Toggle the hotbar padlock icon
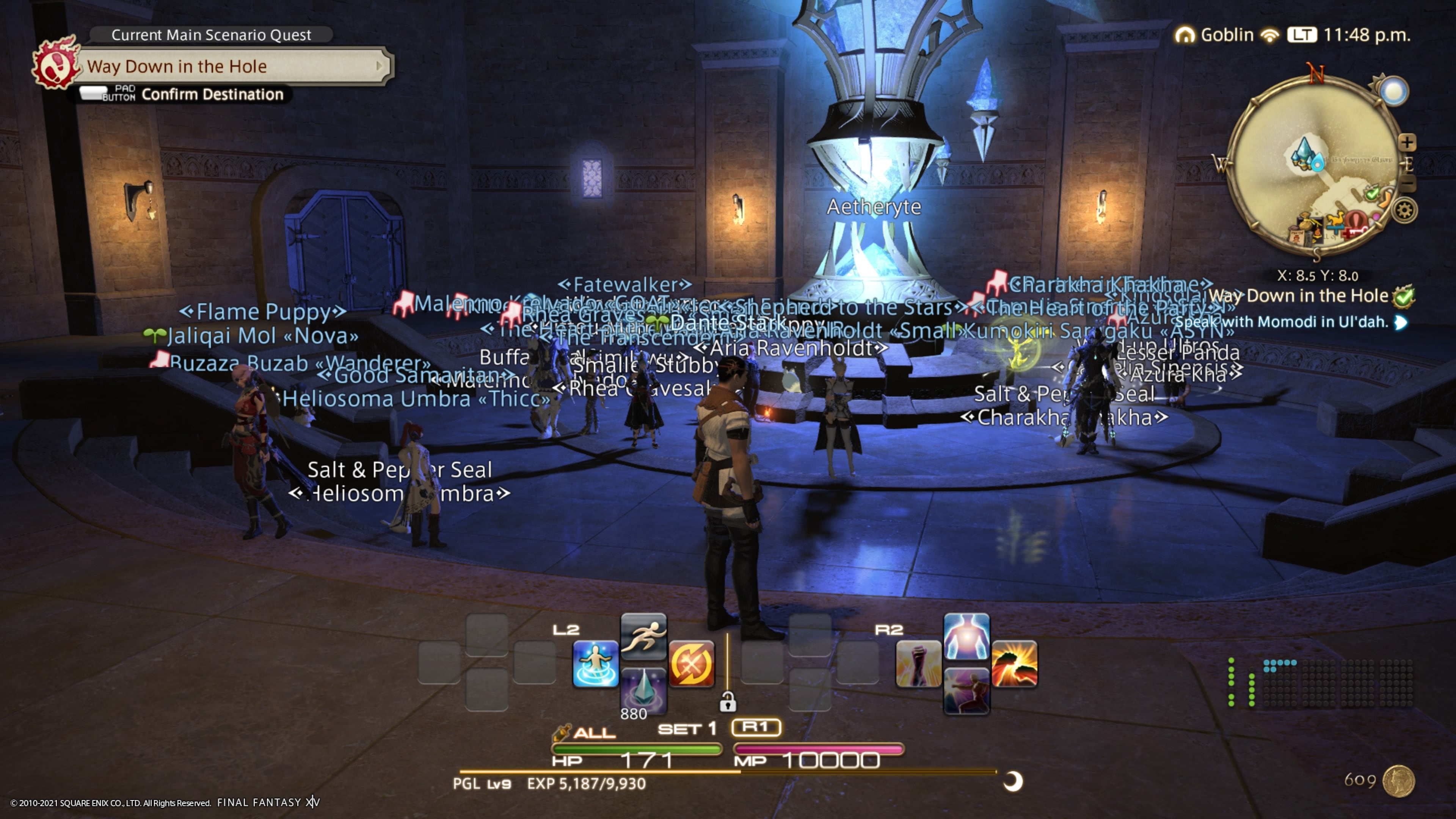Viewport: 1456px width, 819px height. coord(728,702)
